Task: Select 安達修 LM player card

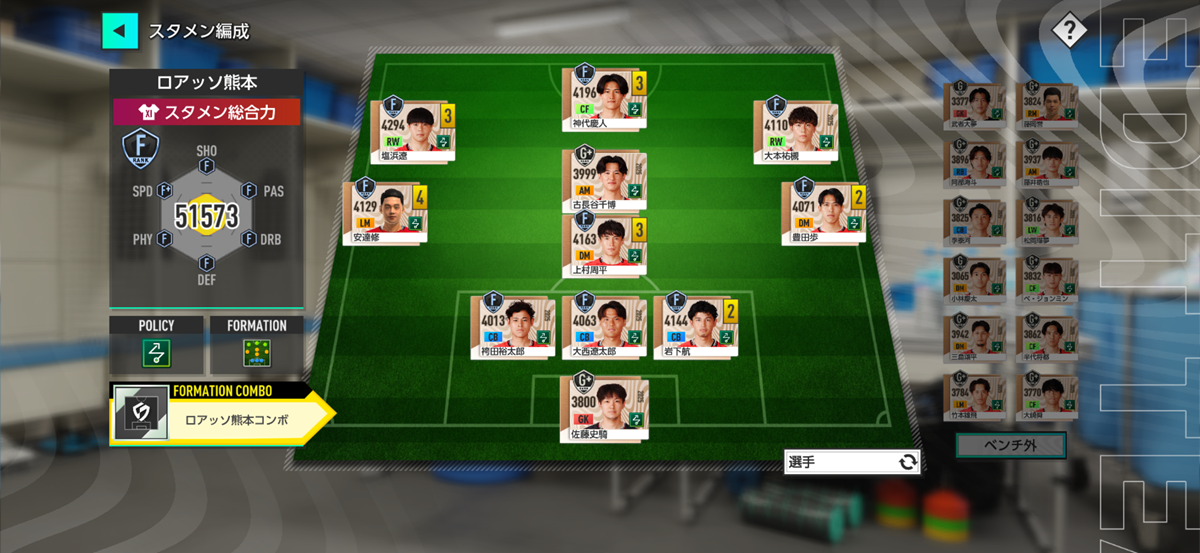Action: coord(383,211)
